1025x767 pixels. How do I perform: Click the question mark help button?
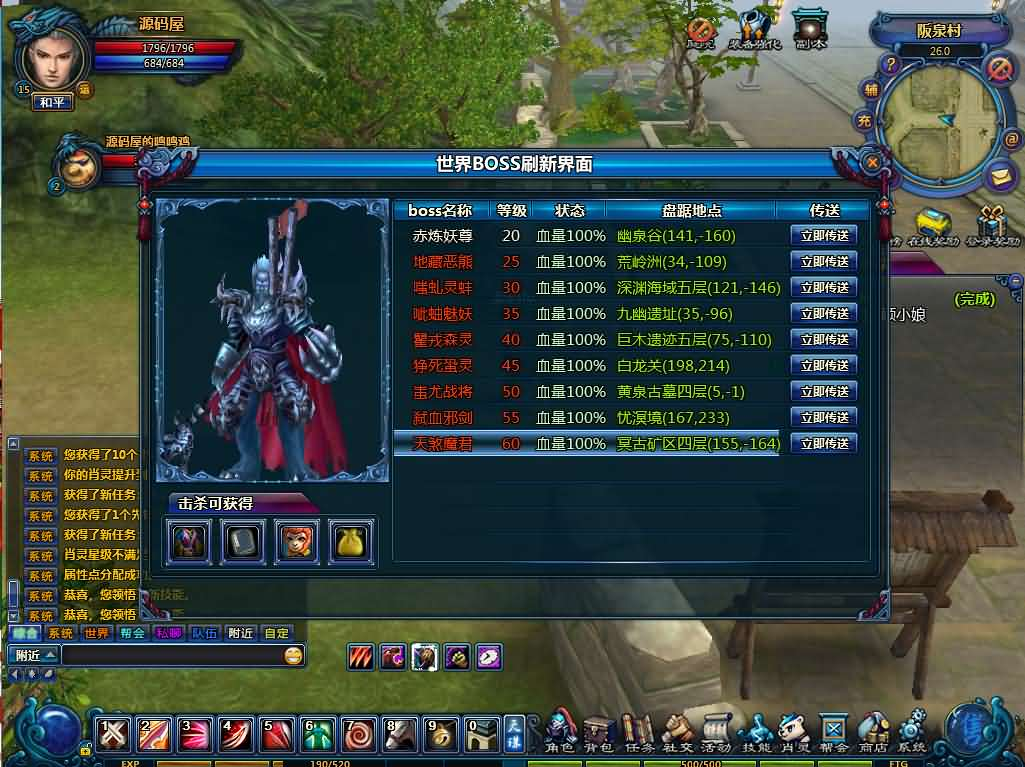[887, 63]
